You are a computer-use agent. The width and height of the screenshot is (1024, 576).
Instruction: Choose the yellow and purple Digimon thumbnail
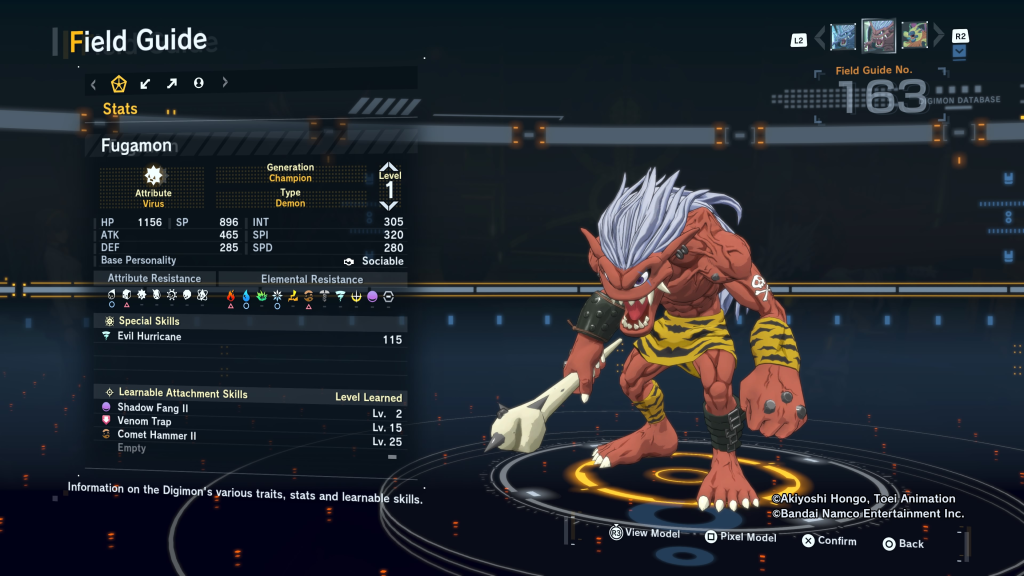coord(914,37)
